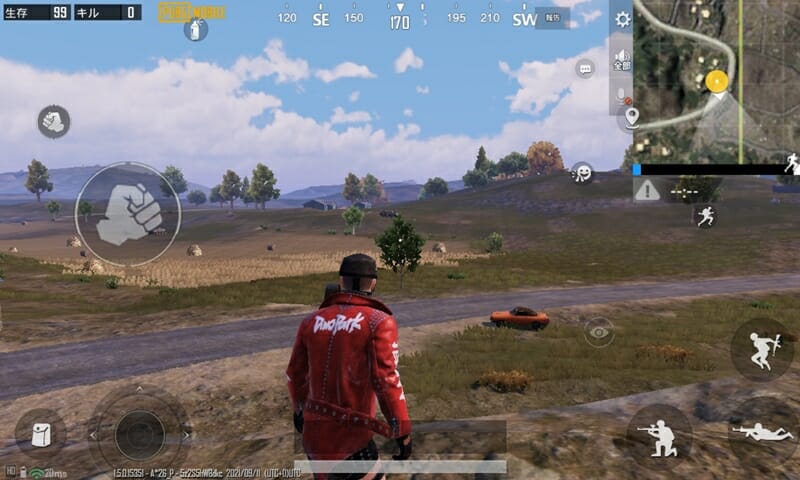Screen dimensions: 800x480
Task: Switch to crouch stance
Action: coord(659,435)
